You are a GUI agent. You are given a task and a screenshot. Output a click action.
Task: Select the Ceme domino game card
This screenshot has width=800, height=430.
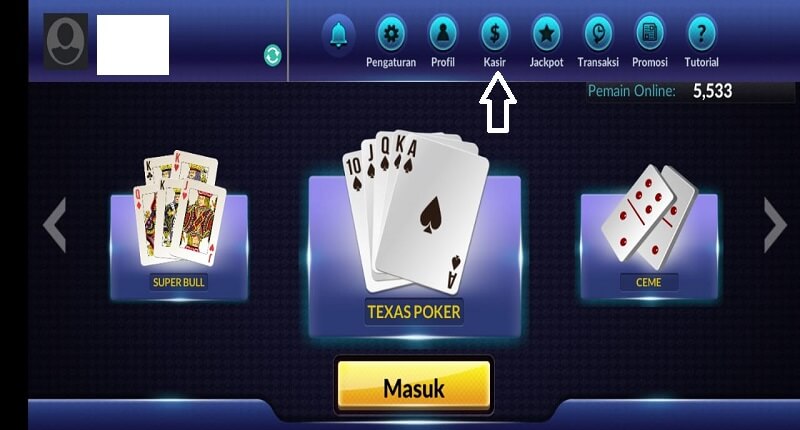[648, 230]
